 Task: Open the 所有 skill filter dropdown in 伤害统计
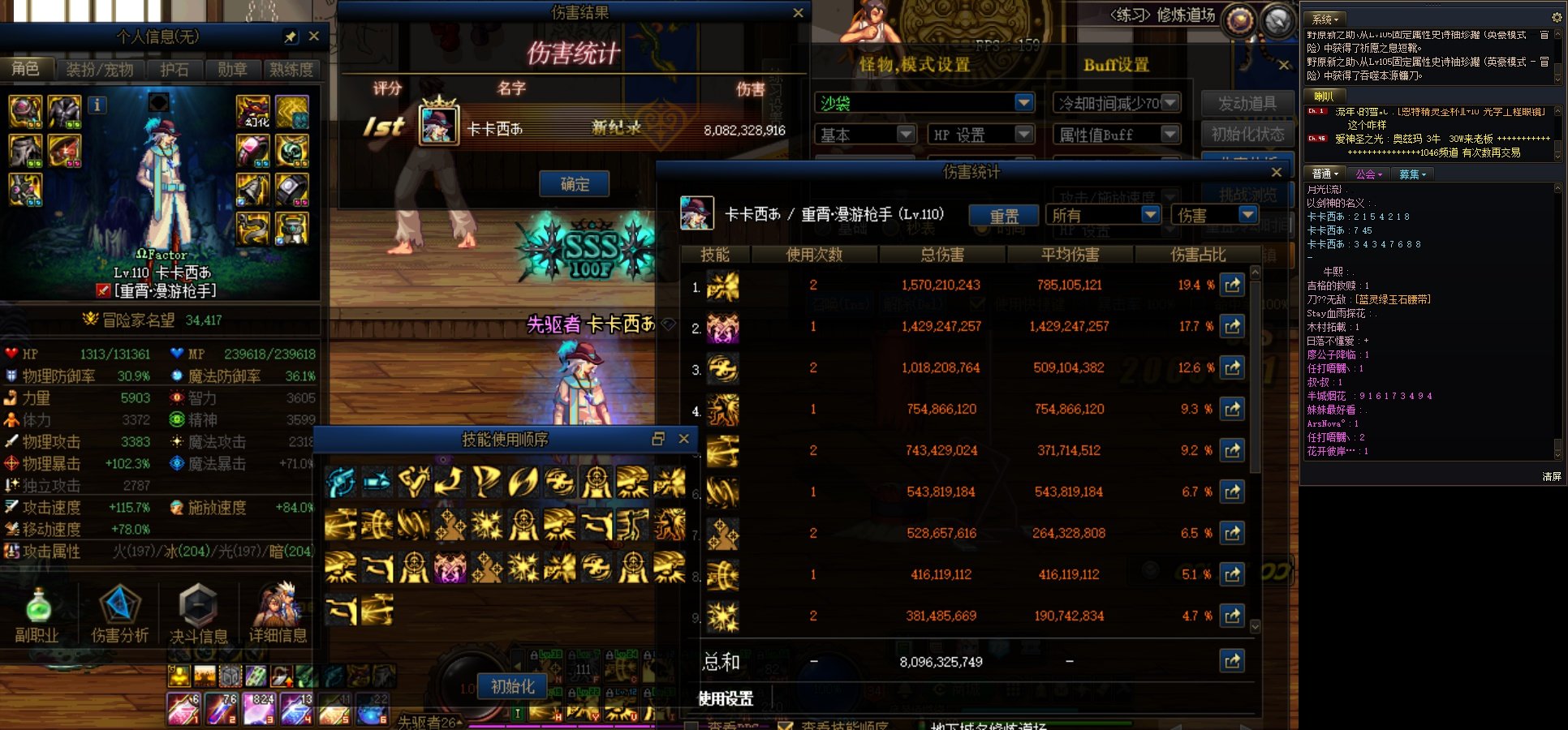coord(1150,214)
